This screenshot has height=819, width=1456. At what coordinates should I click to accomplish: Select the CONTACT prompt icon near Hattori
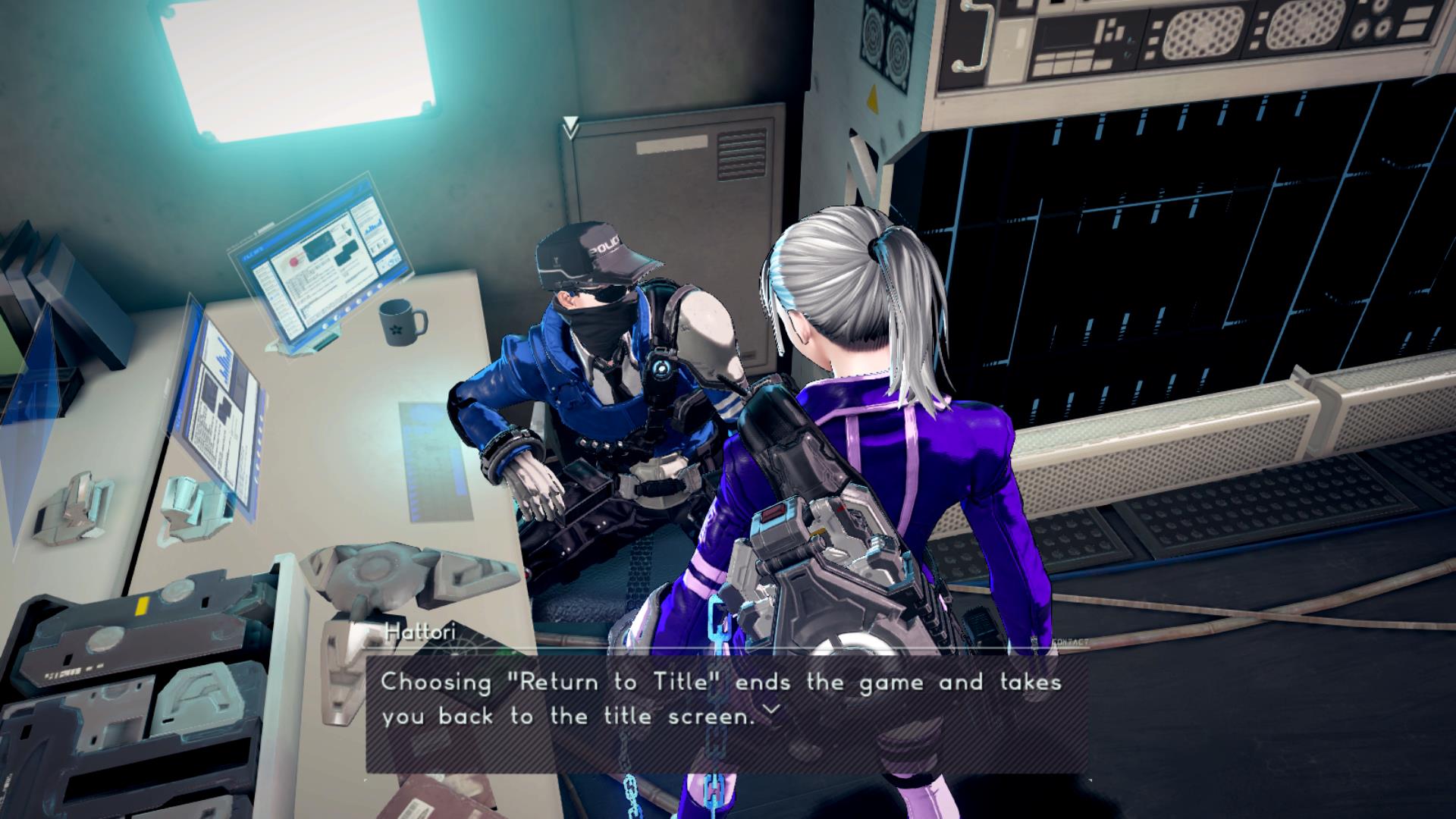point(1071,642)
